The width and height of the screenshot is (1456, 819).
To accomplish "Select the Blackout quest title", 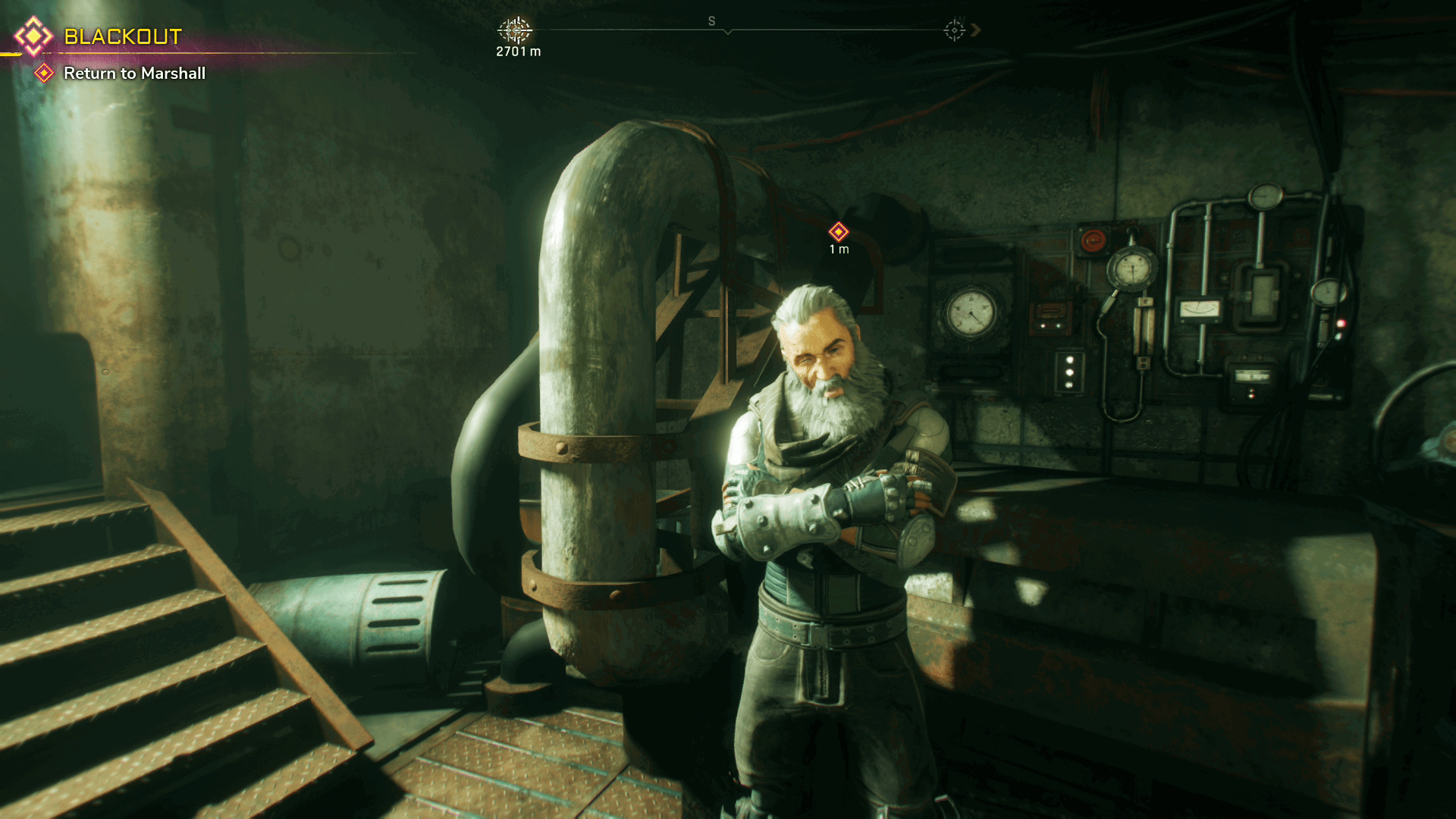I will click(x=122, y=36).
